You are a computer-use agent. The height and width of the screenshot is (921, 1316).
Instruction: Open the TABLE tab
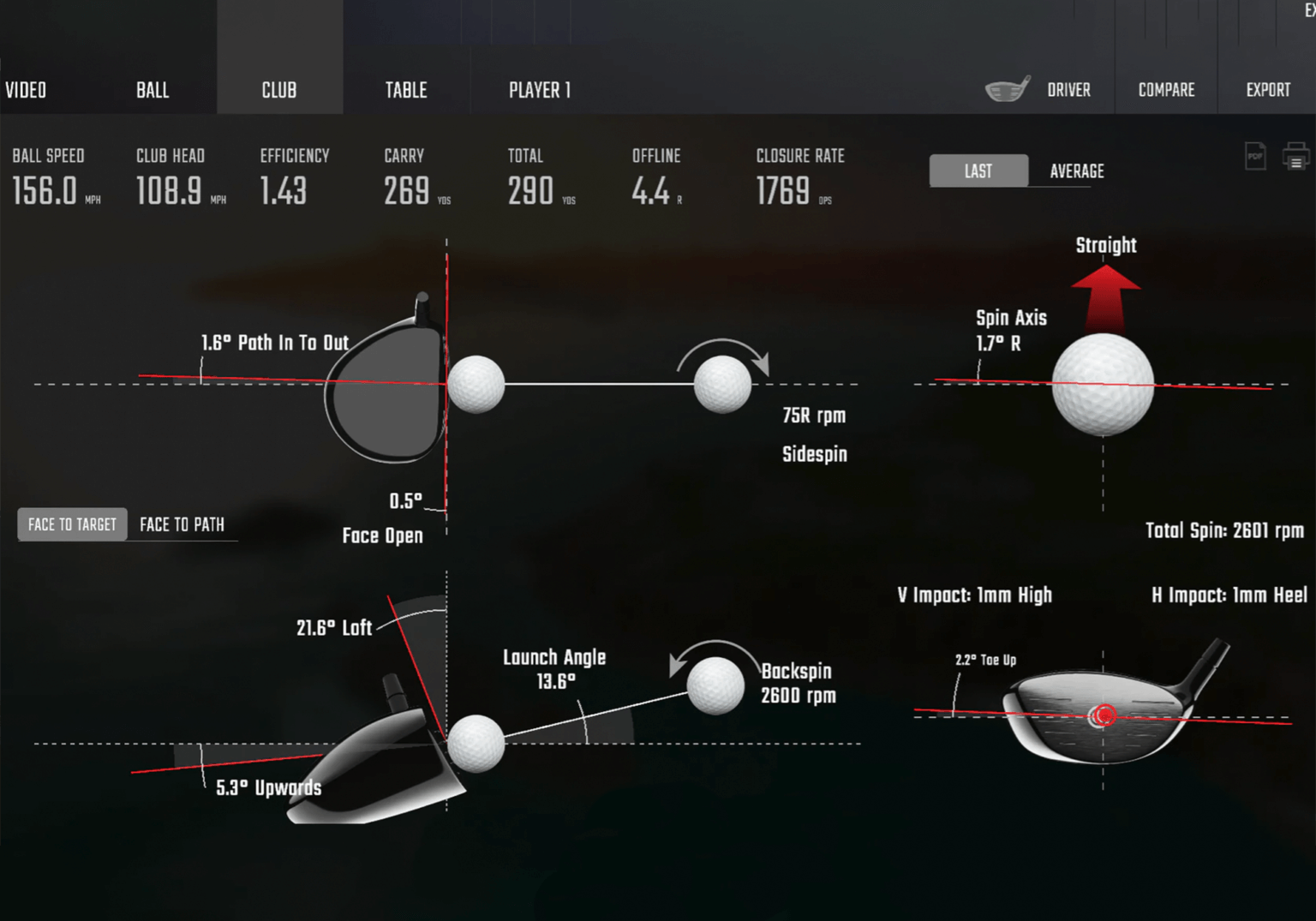404,88
